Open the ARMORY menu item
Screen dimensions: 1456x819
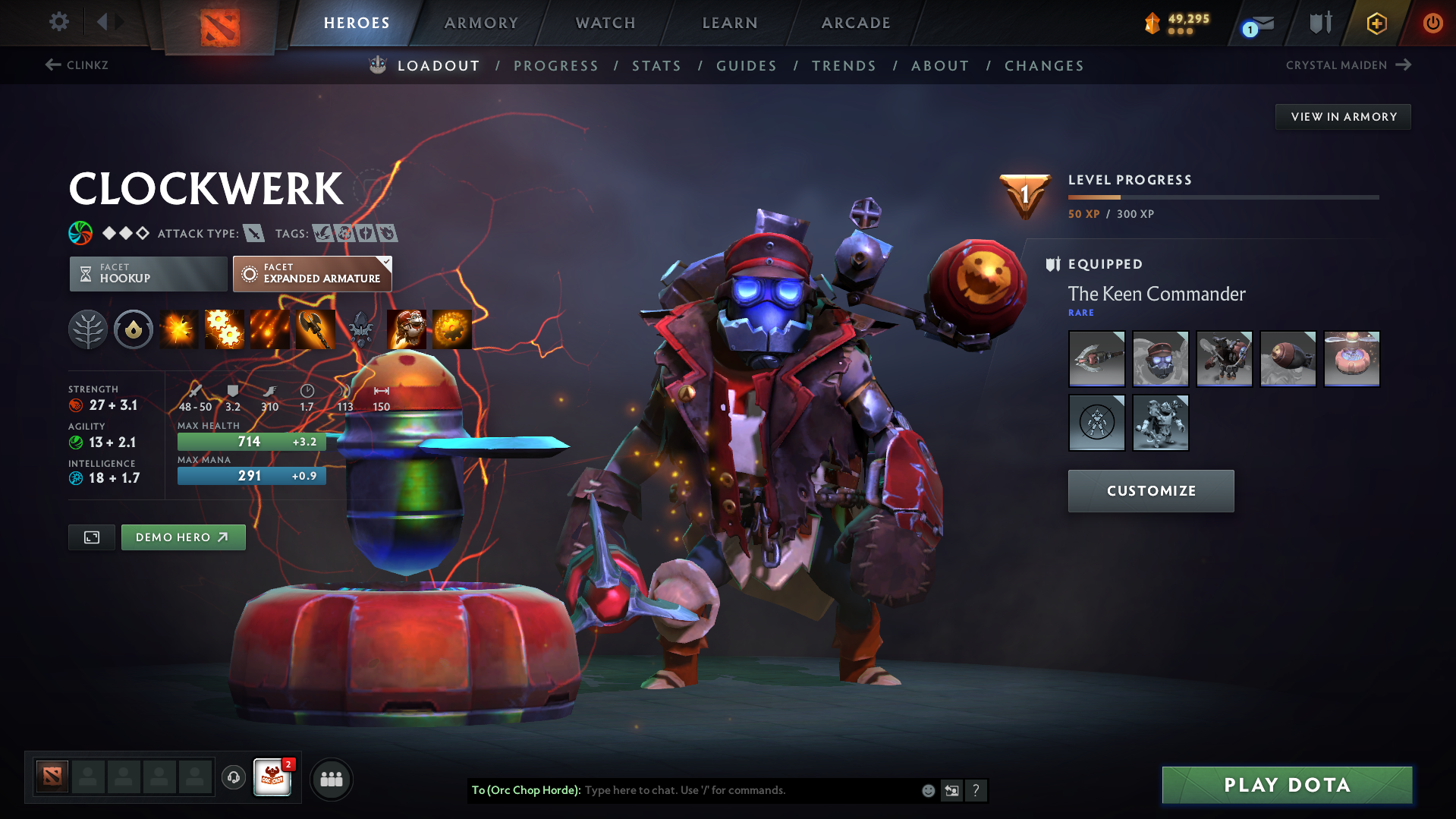[x=481, y=23]
